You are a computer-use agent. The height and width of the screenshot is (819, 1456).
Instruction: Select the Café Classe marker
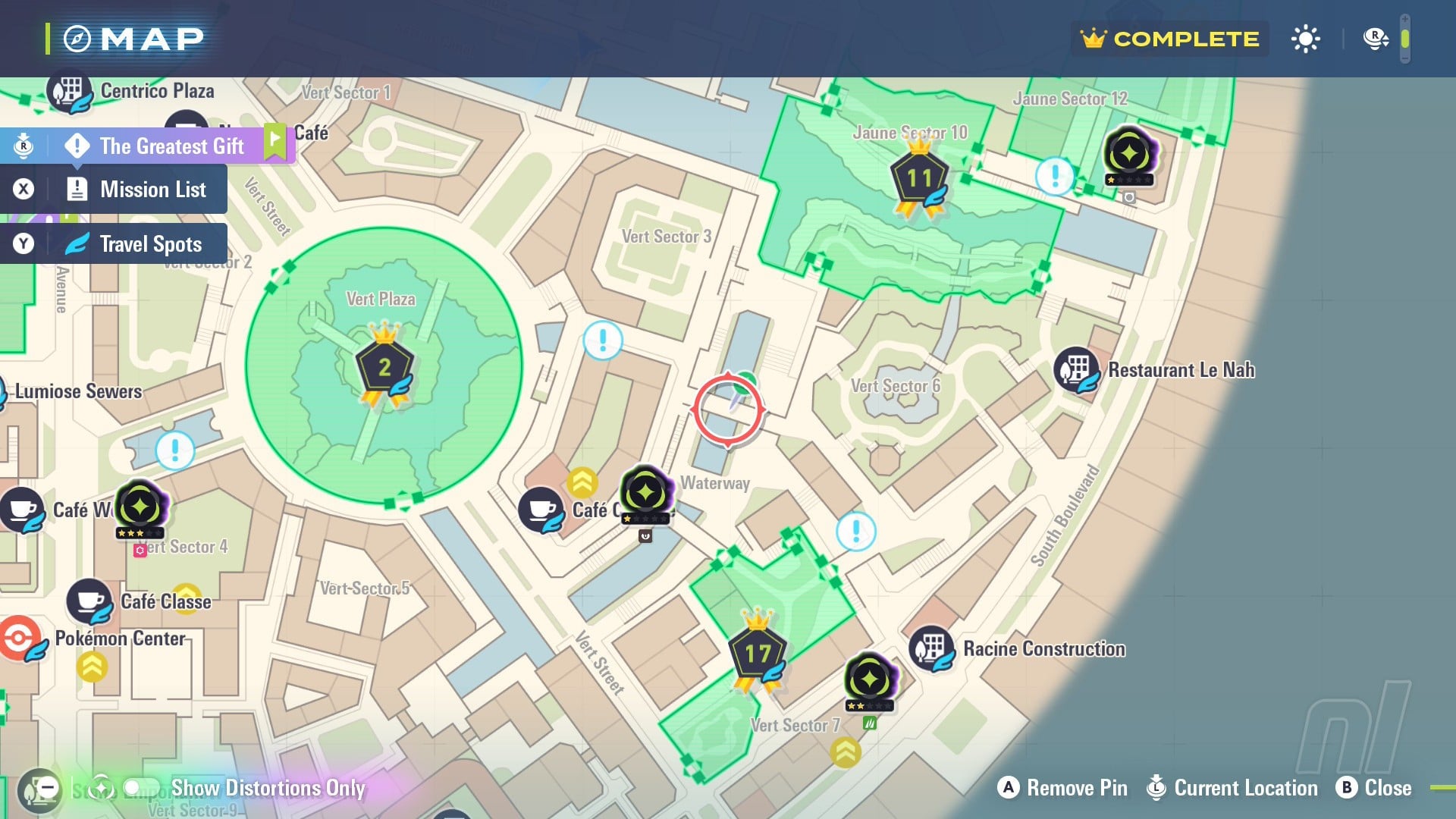[89, 601]
